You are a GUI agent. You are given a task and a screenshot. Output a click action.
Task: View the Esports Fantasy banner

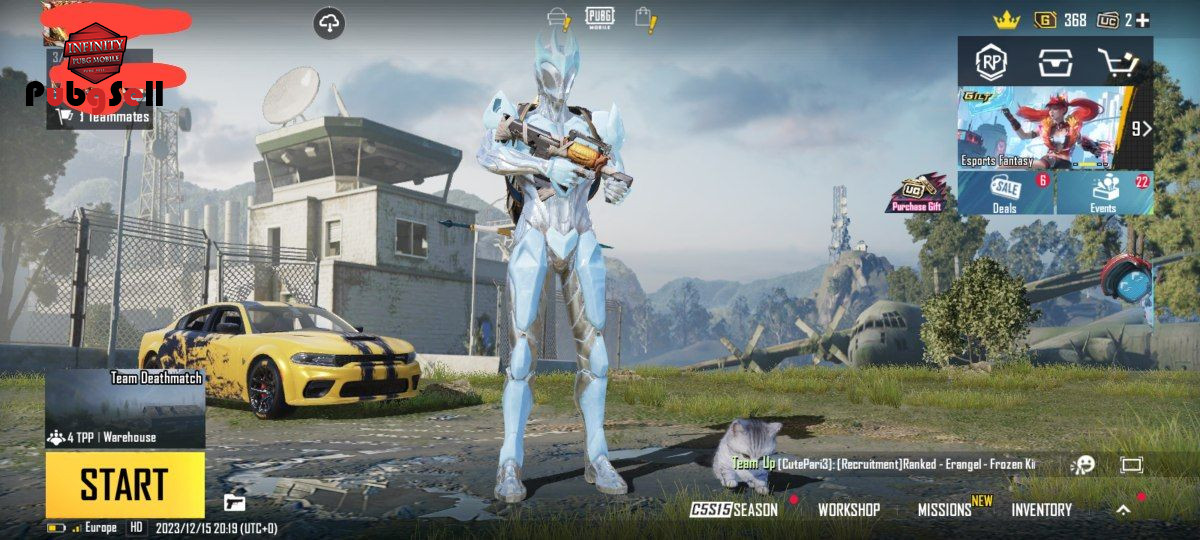pos(1045,128)
